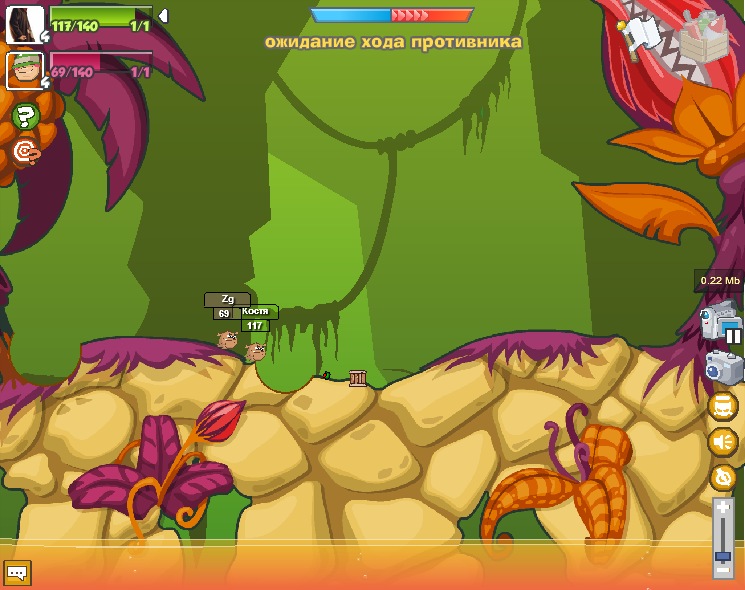
Task: Zoom in with the plus button
Action: (723, 508)
